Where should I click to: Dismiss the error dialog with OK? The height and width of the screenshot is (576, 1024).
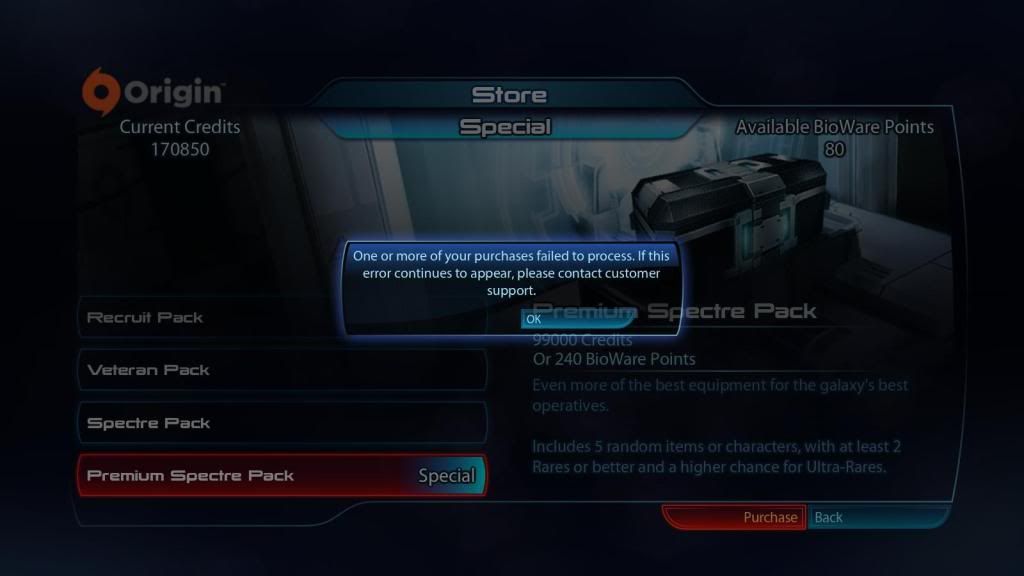(x=534, y=319)
